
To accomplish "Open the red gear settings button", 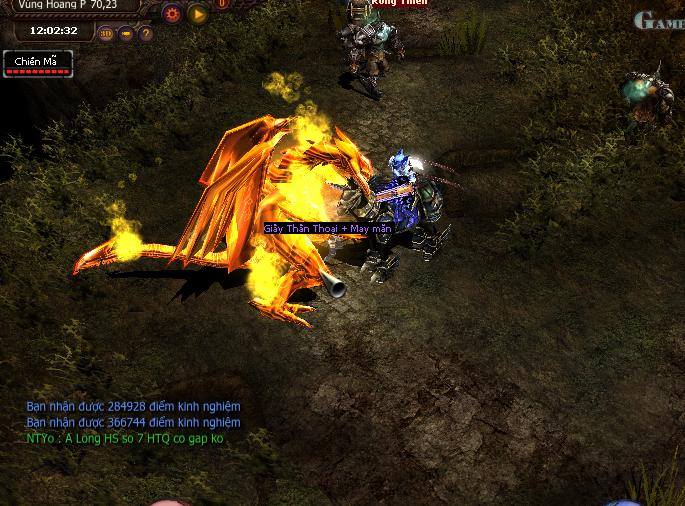I will [x=172, y=14].
